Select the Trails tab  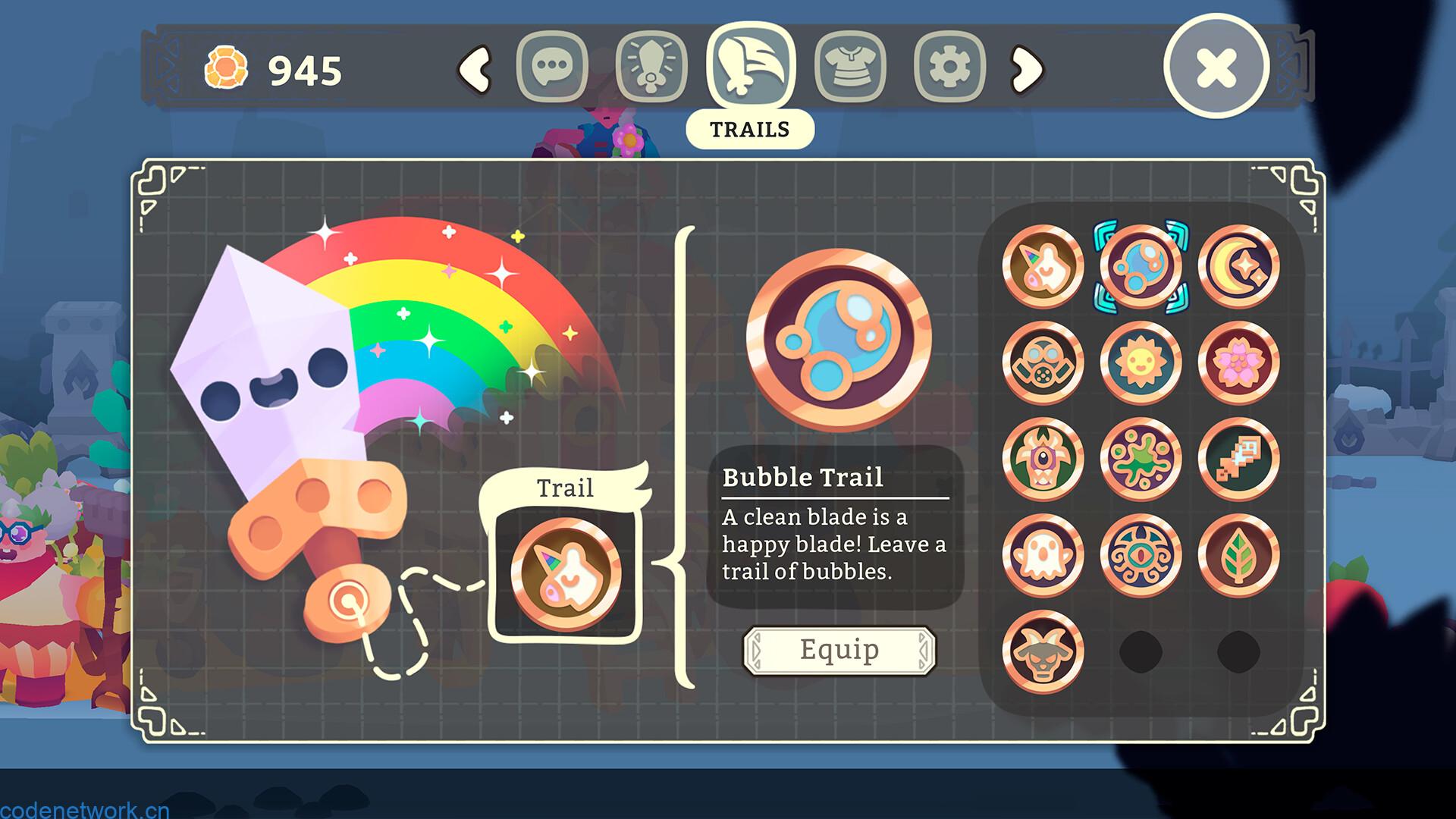click(x=750, y=65)
